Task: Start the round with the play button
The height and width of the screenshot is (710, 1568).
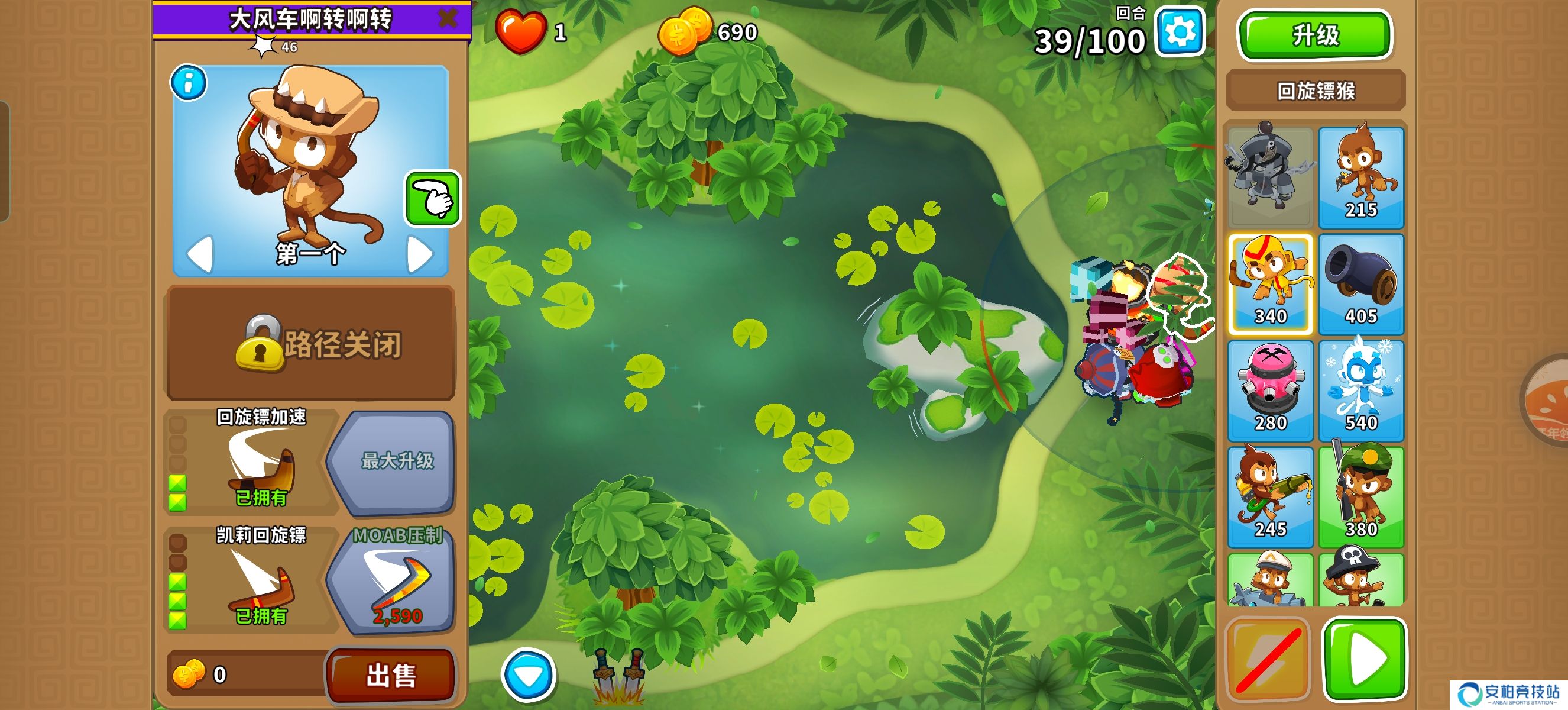Action: click(1364, 659)
